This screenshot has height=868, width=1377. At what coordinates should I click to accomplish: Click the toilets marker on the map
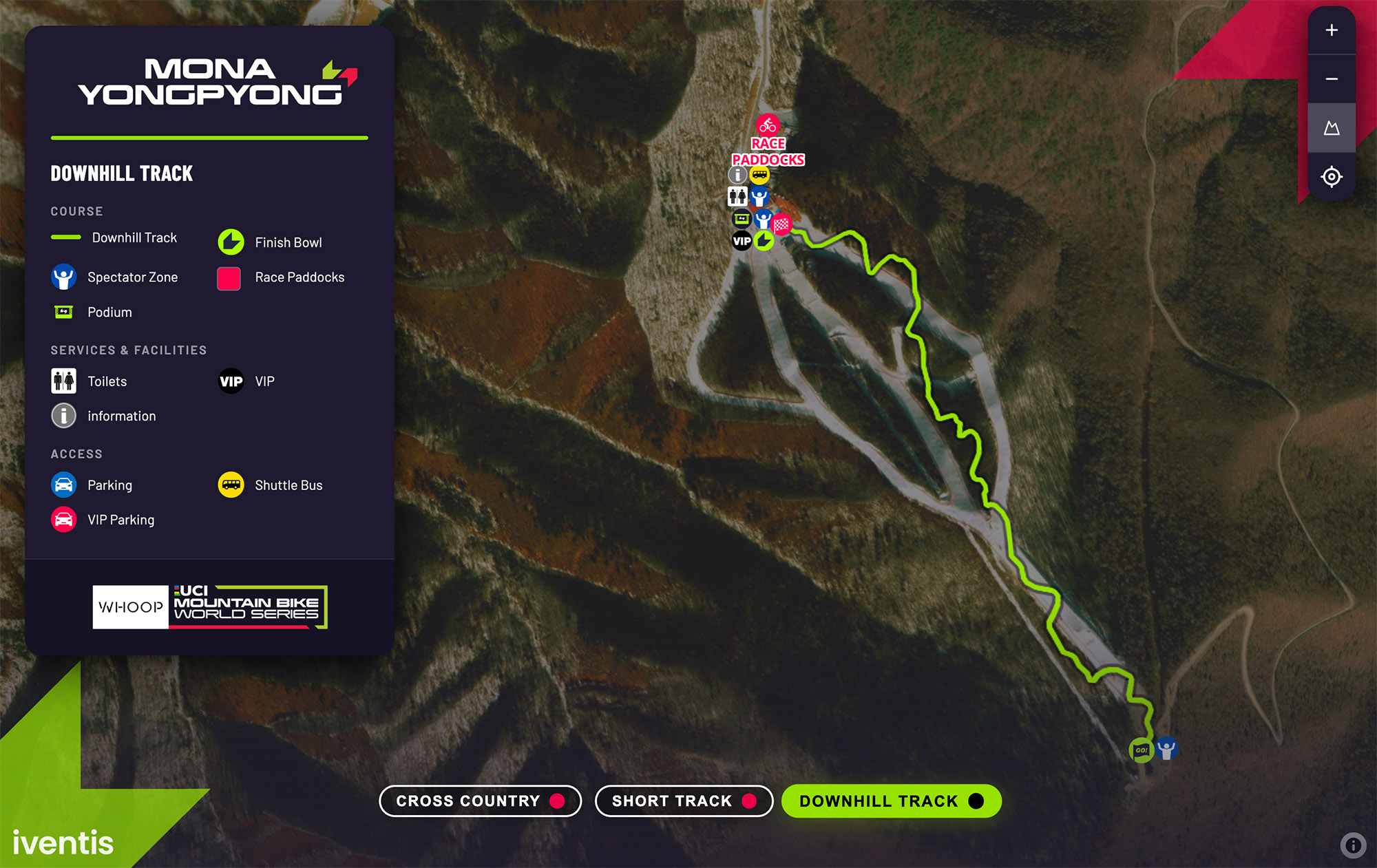(737, 197)
